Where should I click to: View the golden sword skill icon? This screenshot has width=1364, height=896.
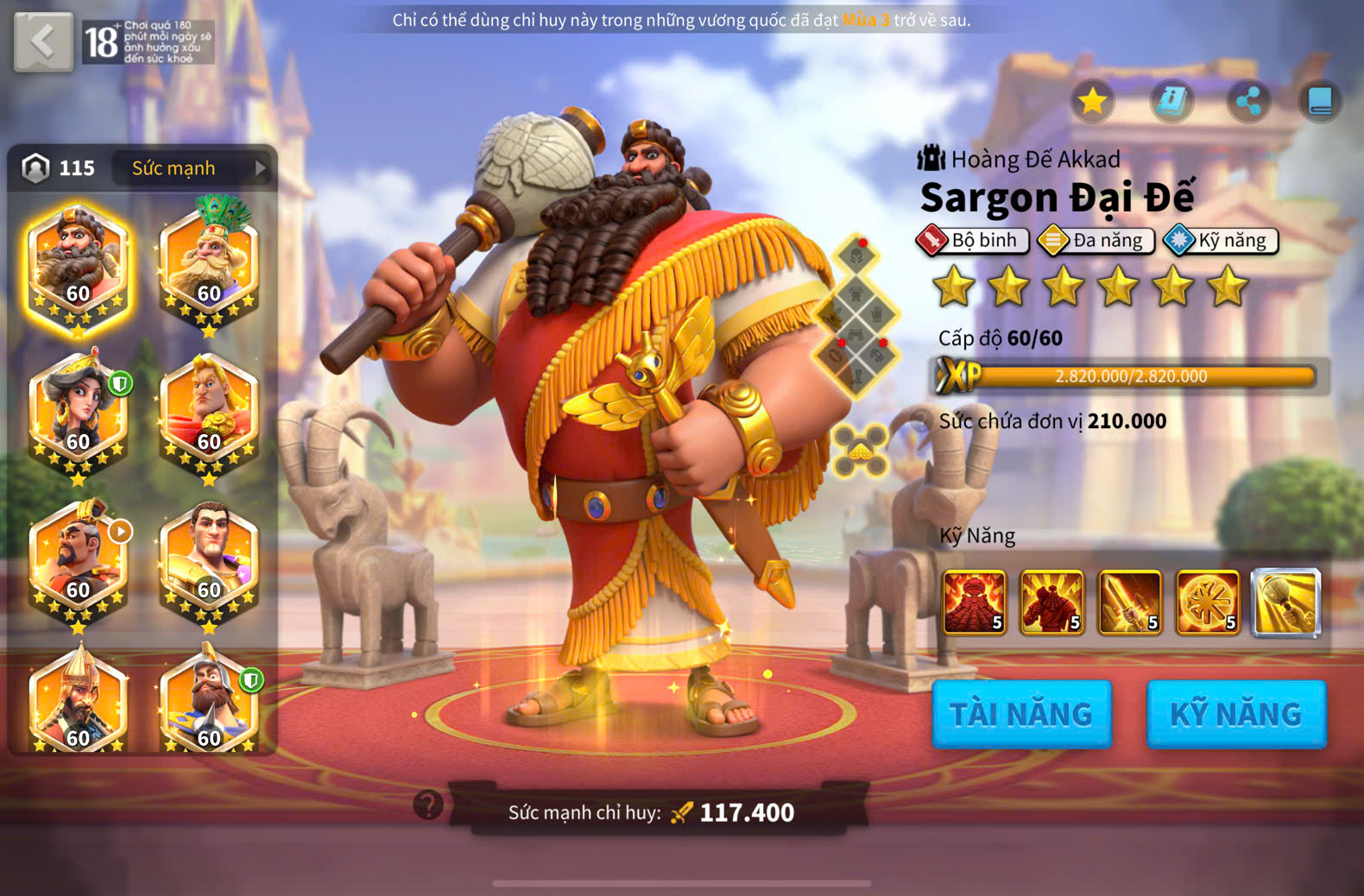click(1129, 603)
